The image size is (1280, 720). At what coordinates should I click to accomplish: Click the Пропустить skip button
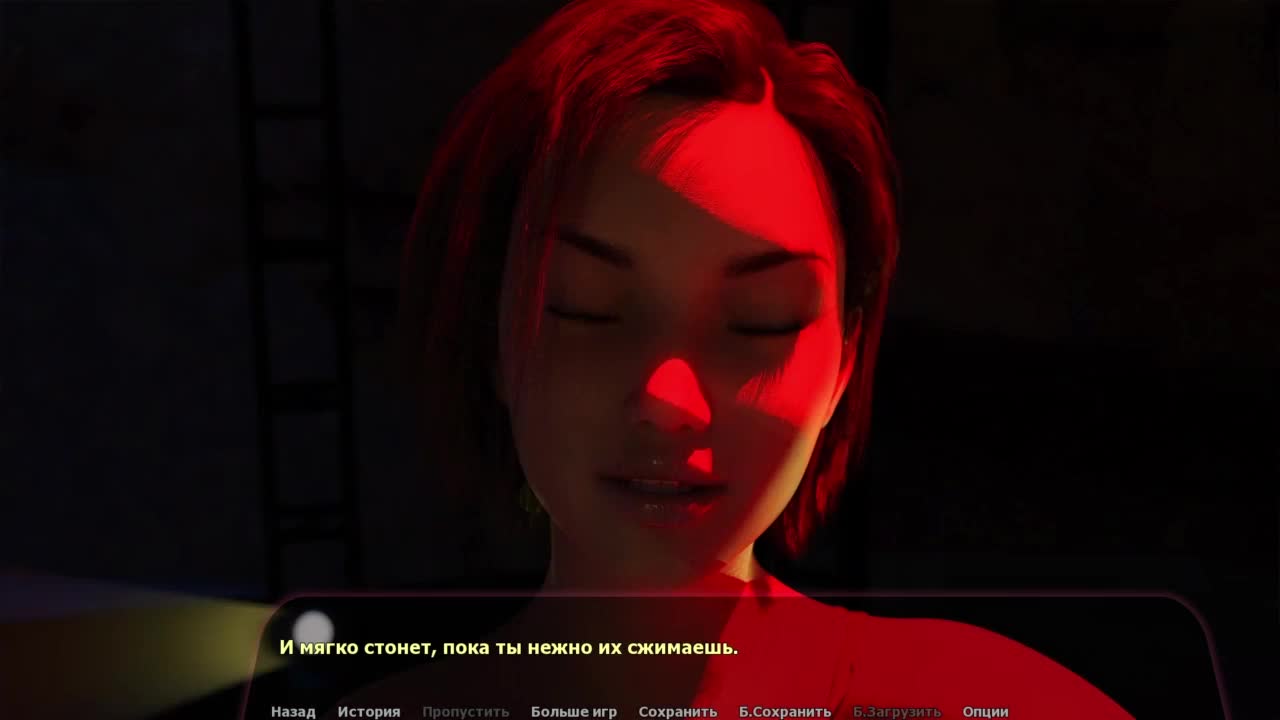[x=465, y=712]
